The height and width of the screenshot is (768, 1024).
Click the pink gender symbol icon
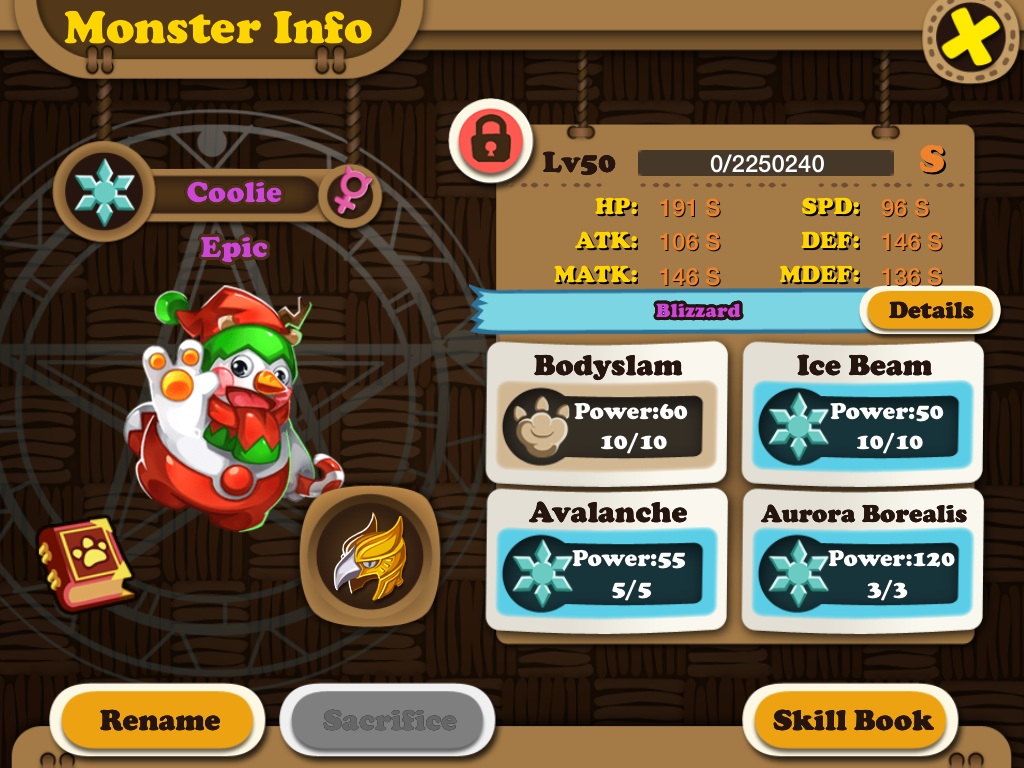349,193
